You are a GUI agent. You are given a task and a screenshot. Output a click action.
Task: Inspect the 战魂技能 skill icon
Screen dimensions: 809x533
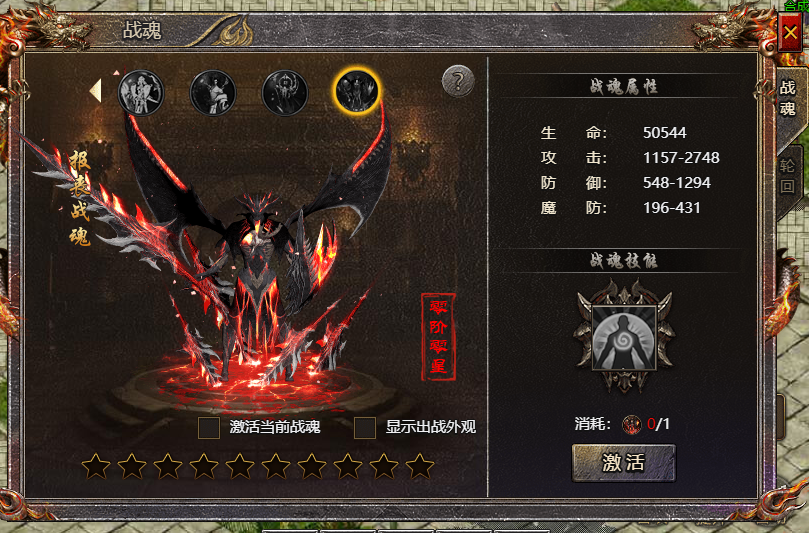click(x=624, y=337)
